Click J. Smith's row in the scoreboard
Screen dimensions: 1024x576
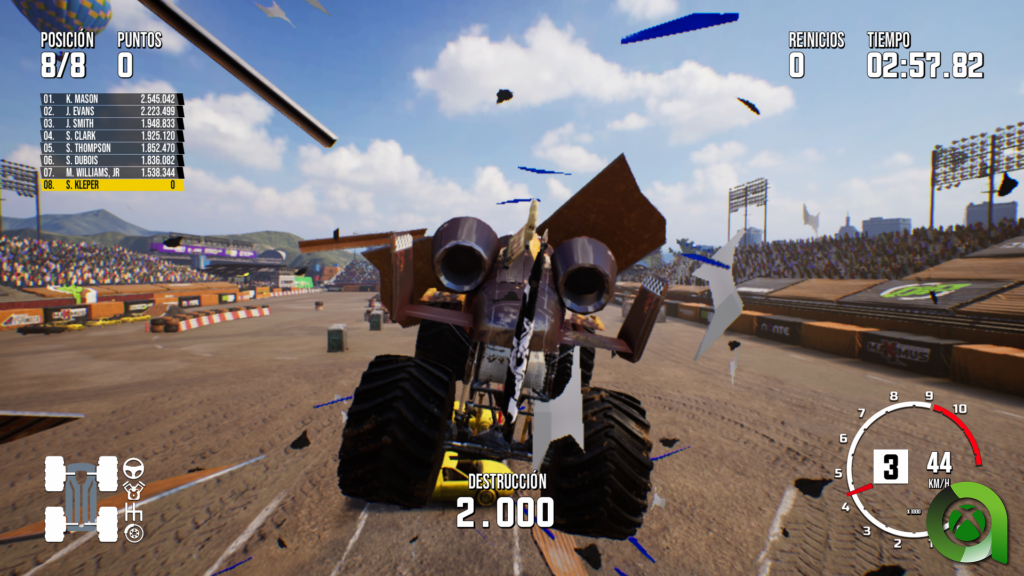pyautogui.click(x=111, y=123)
